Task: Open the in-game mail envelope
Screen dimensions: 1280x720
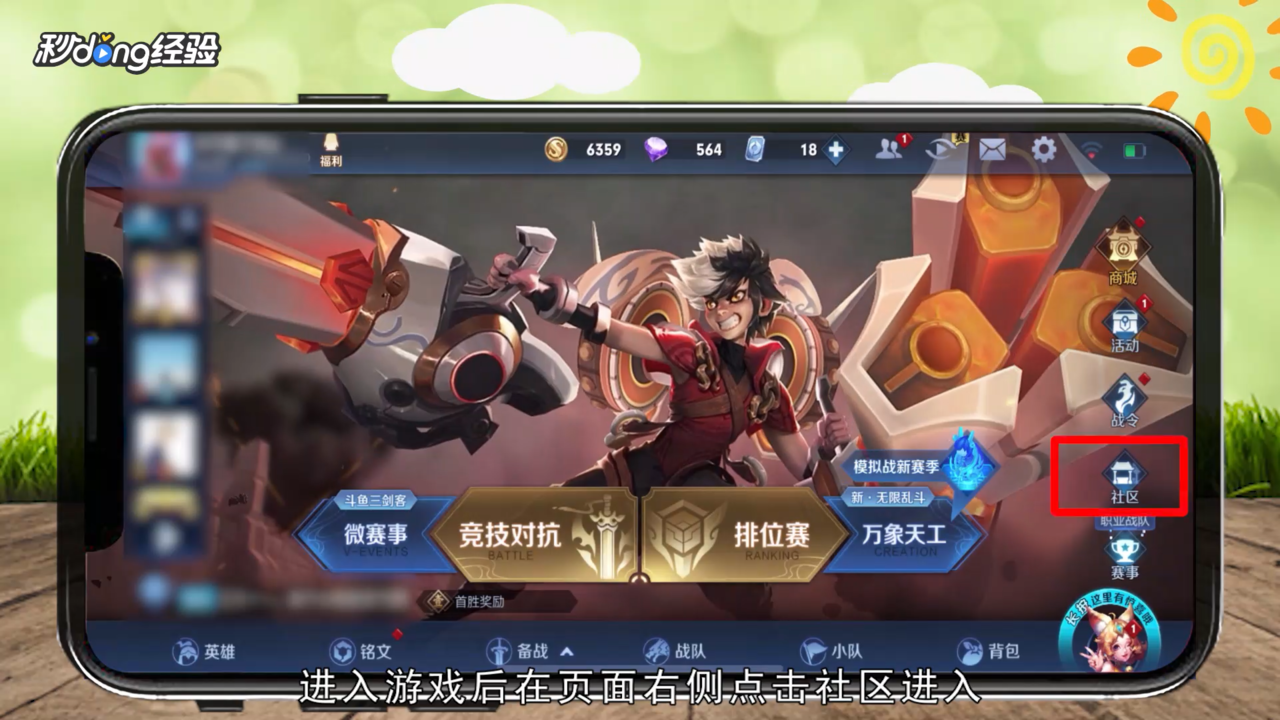Action: coord(991,148)
